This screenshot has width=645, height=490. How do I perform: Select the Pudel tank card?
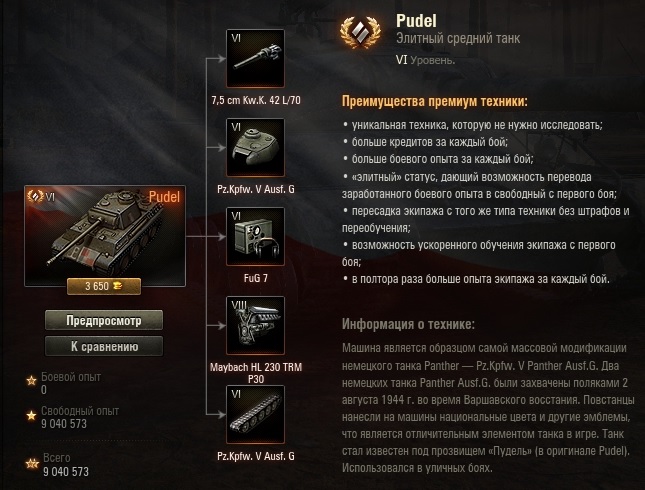(104, 234)
